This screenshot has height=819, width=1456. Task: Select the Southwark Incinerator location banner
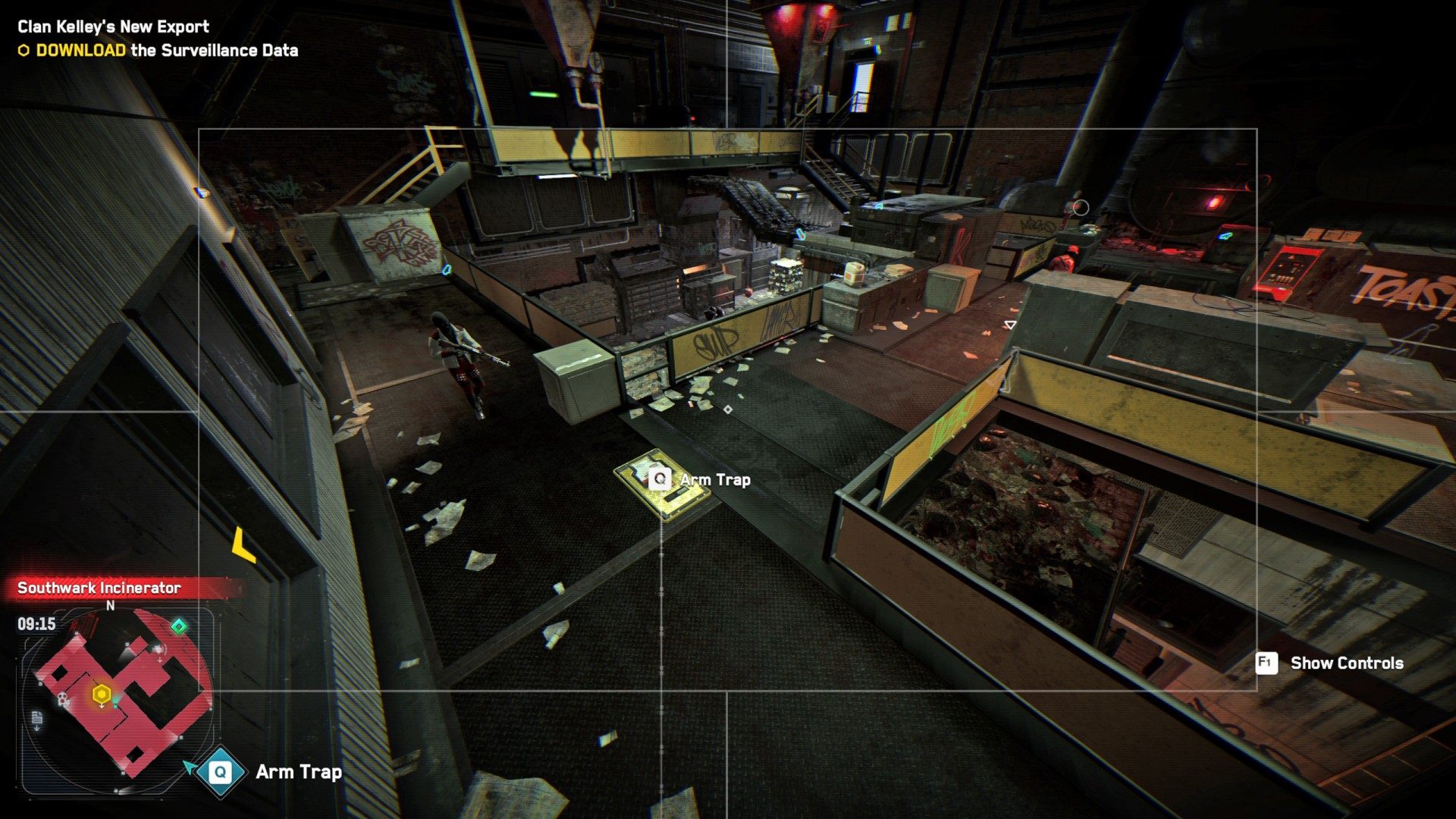[x=99, y=588]
